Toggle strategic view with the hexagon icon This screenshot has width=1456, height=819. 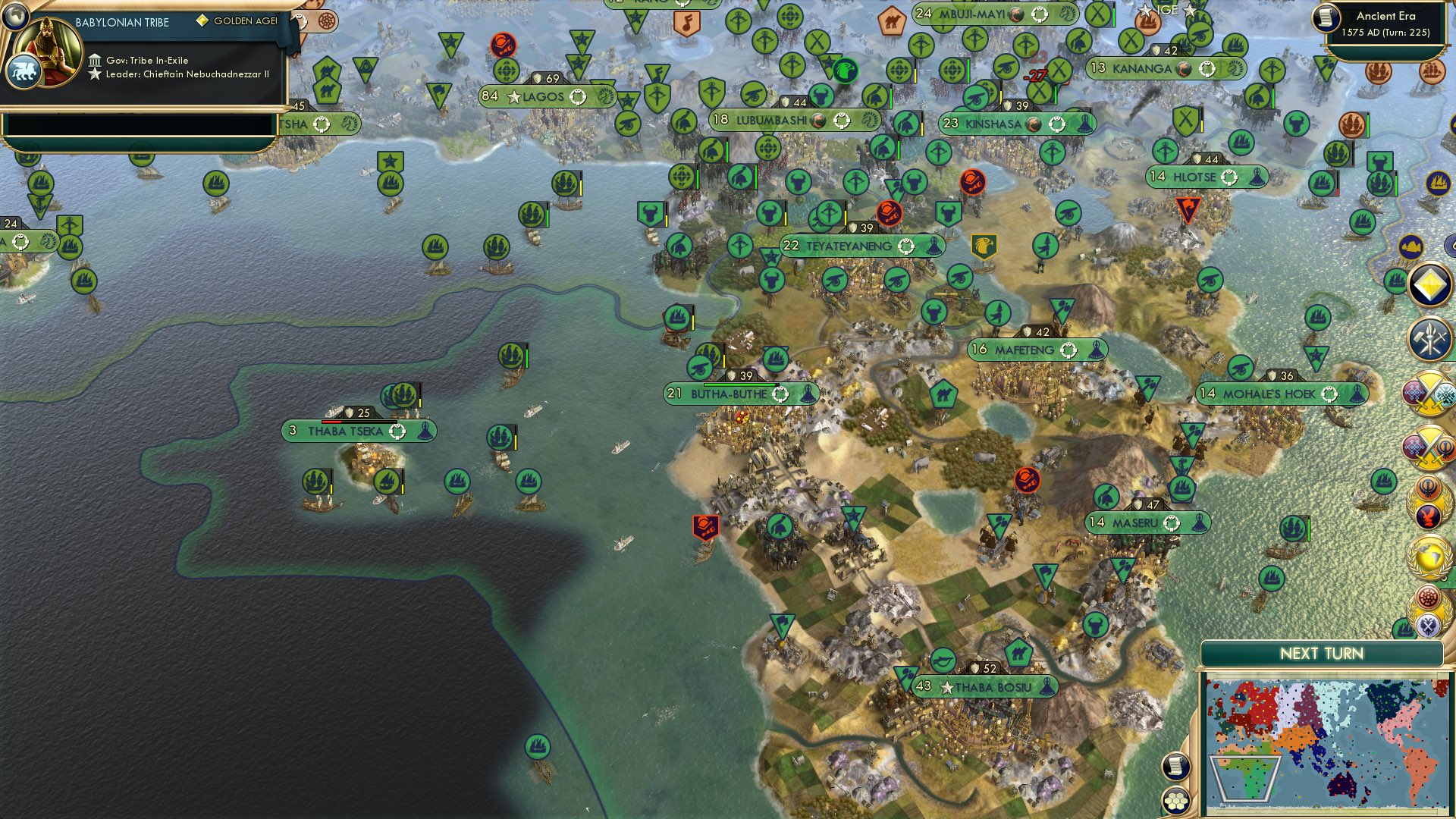tap(1175, 801)
